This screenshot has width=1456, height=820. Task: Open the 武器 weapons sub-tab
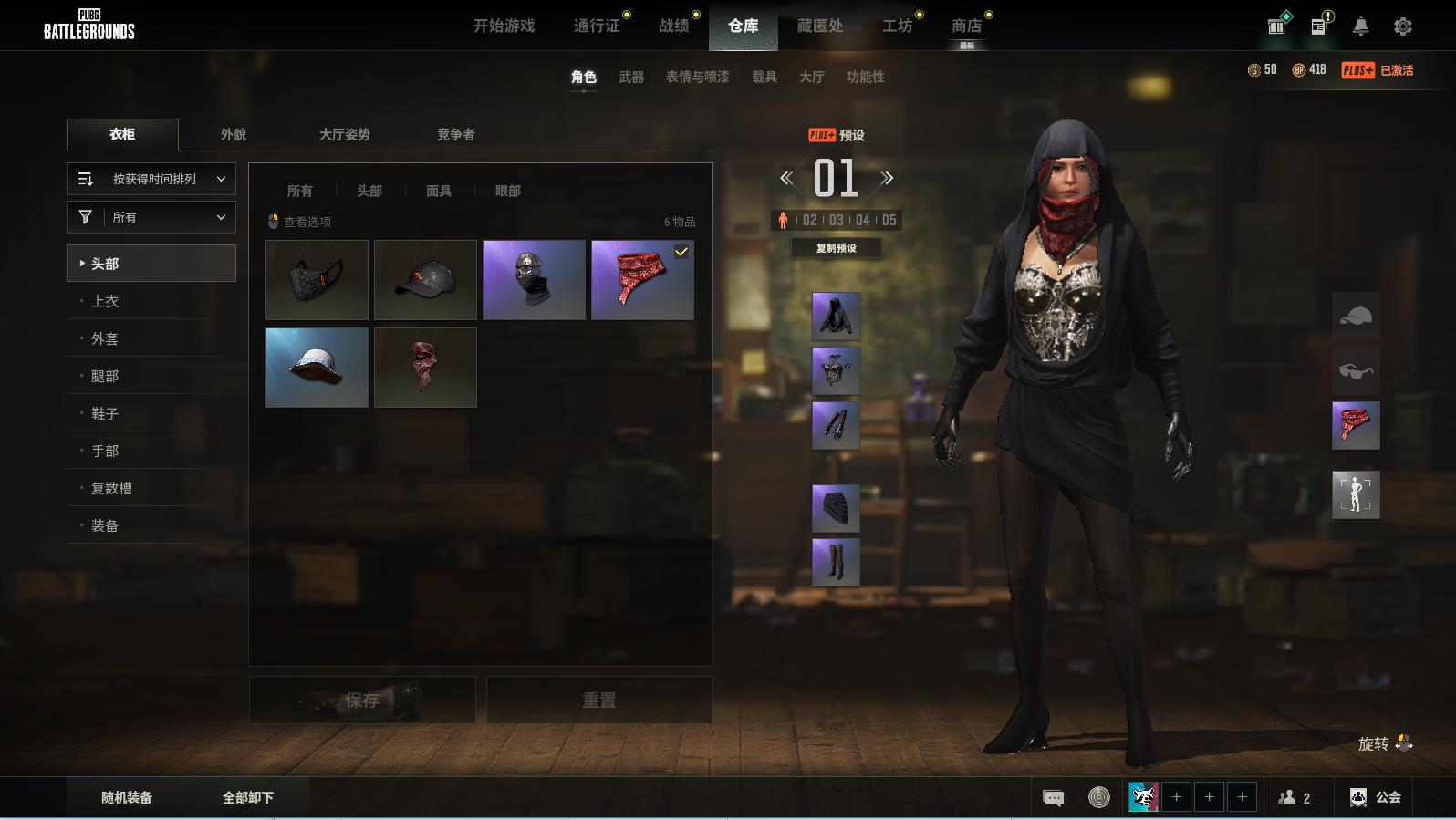630,77
